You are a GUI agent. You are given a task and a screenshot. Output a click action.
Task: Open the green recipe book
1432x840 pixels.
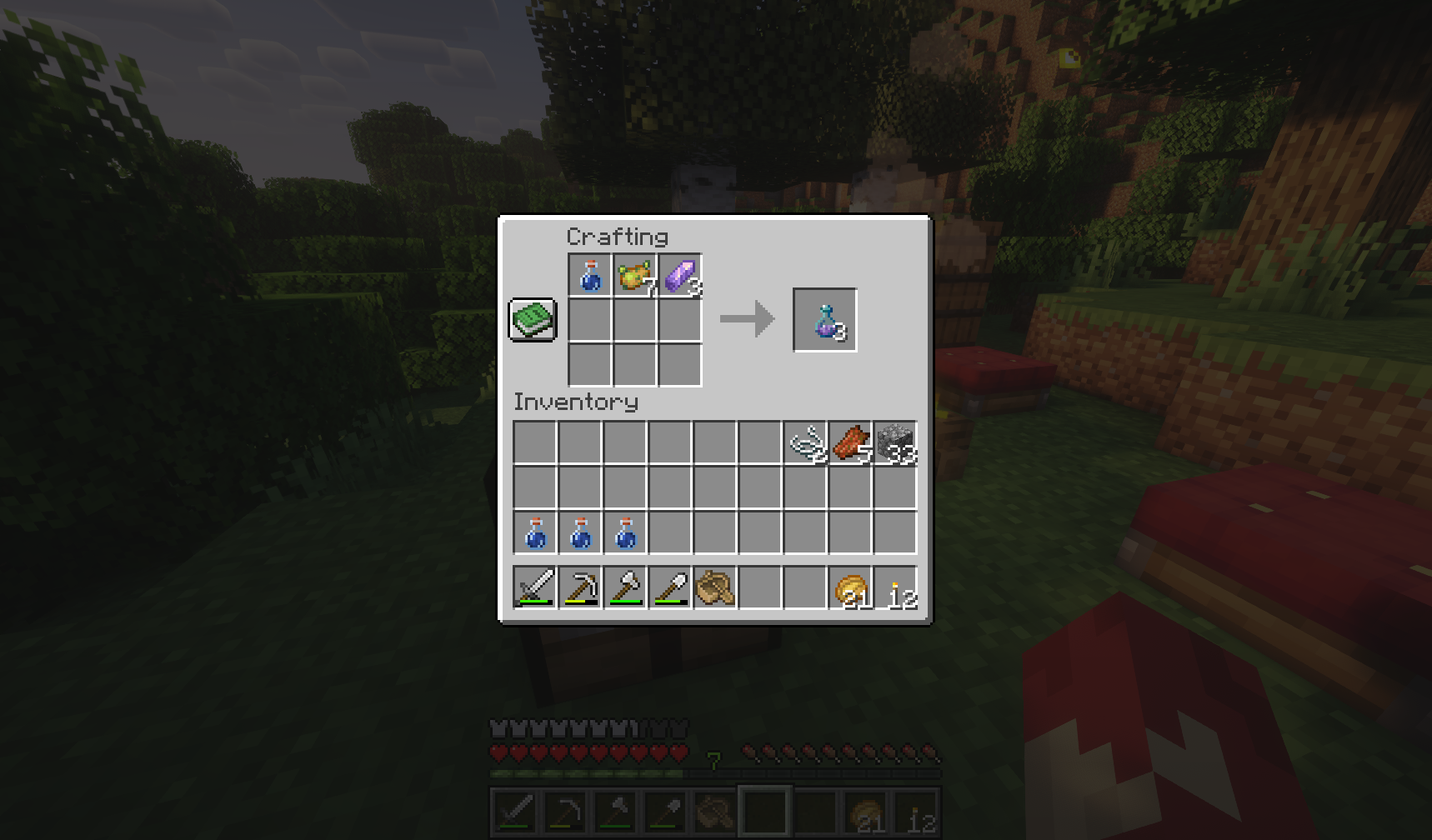(x=533, y=320)
